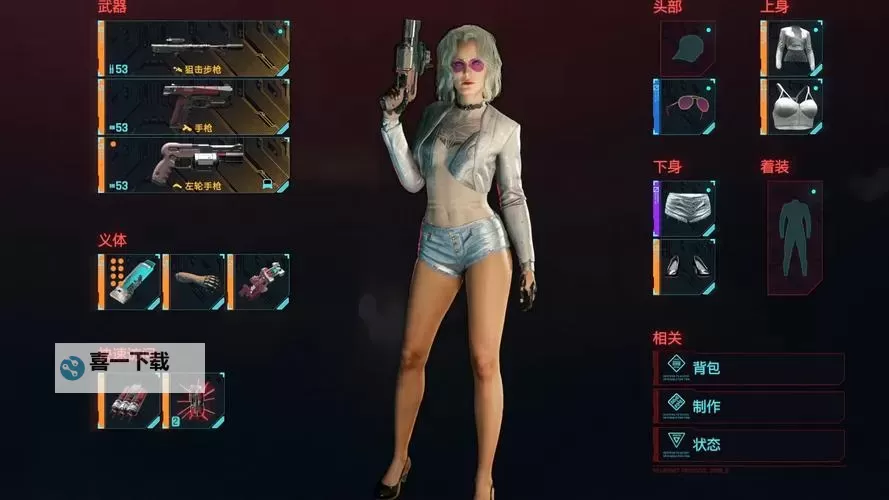889x500 pixels.
Task: Select the pink sunglasses face slot
Action: (x=685, y=106)
